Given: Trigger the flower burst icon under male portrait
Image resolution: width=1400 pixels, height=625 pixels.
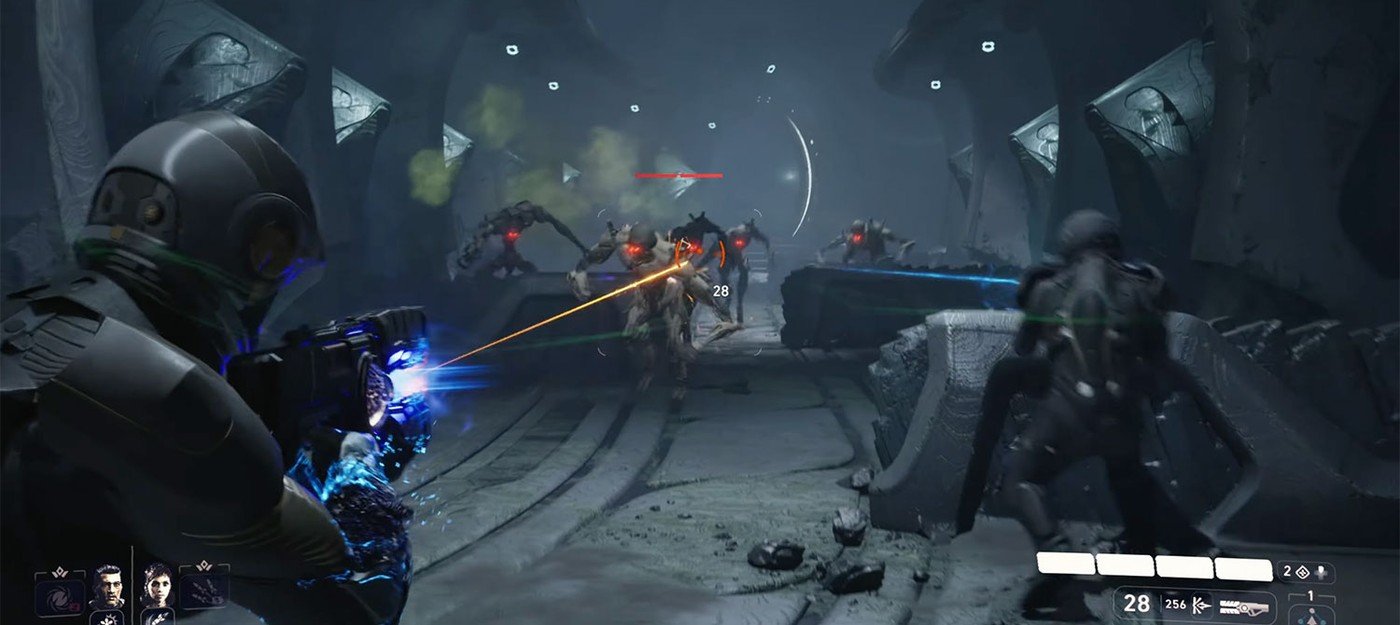Looking at the screenshot, I should click(108, 617).
